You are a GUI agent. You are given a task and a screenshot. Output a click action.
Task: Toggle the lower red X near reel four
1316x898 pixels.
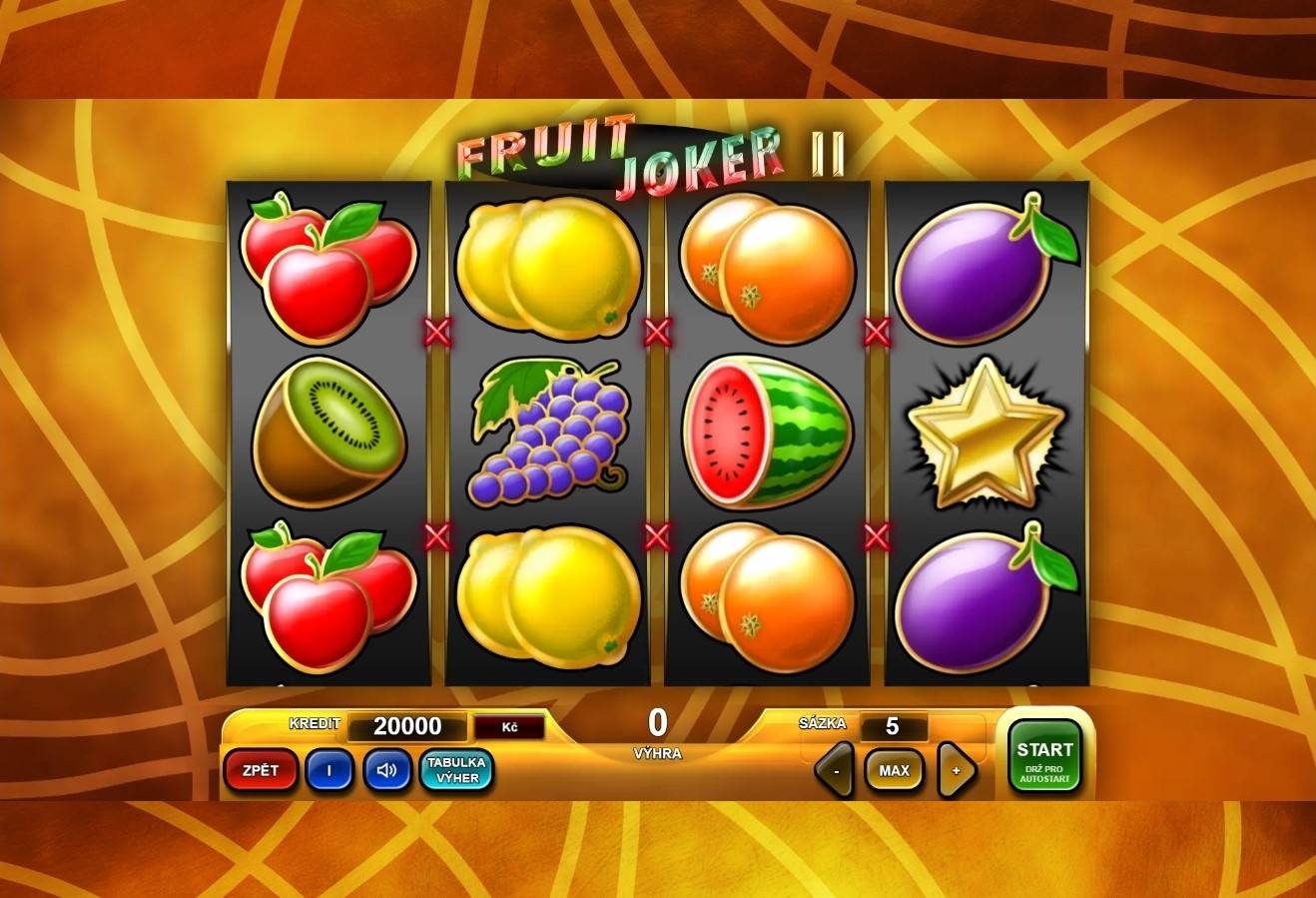(x=875, y=537)
